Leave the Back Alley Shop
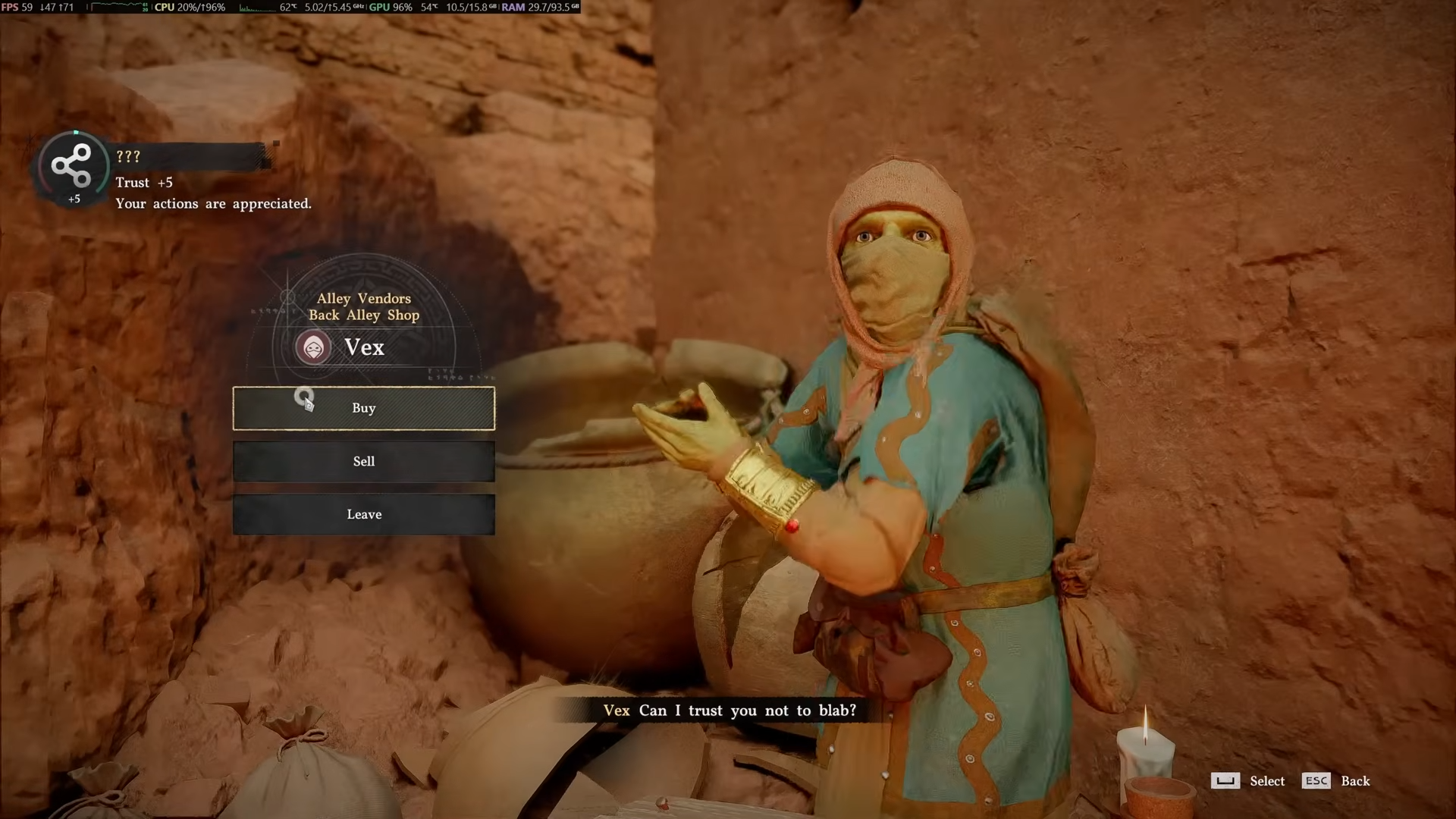 [363, 514]
